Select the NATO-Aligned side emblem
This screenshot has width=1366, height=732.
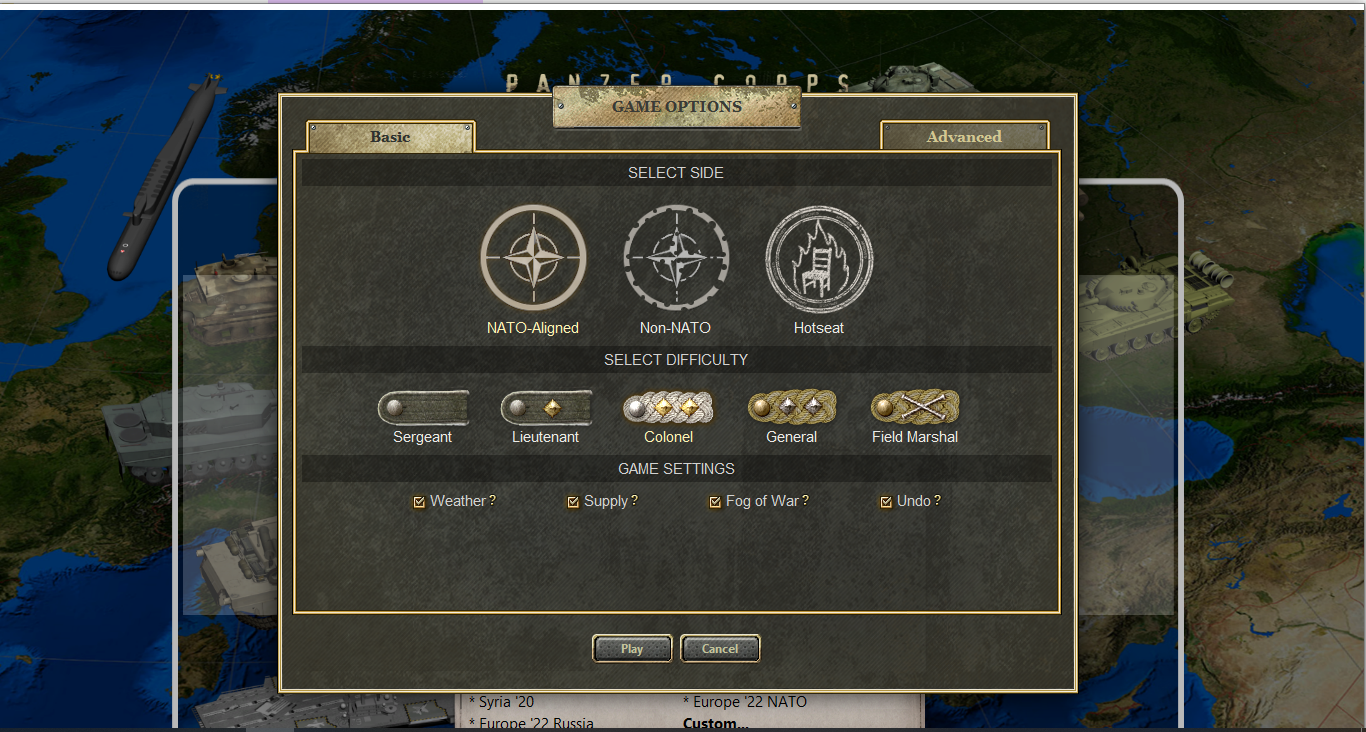pos(533,257)
